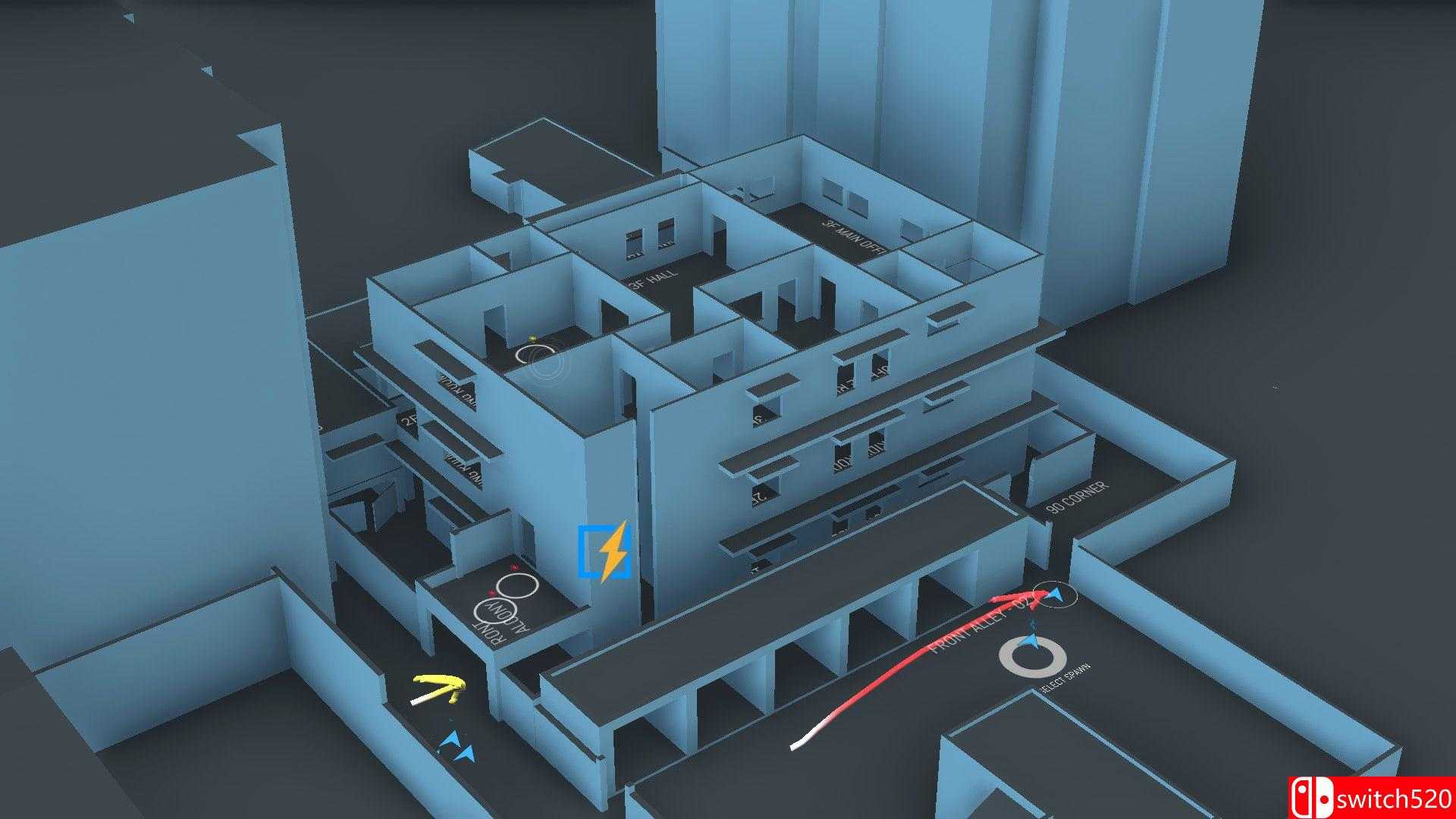Screen dimensions: 1456x819
Task: Click the blue arrow at the red trail's arrowhead
Action: (x=1056, y=595)
